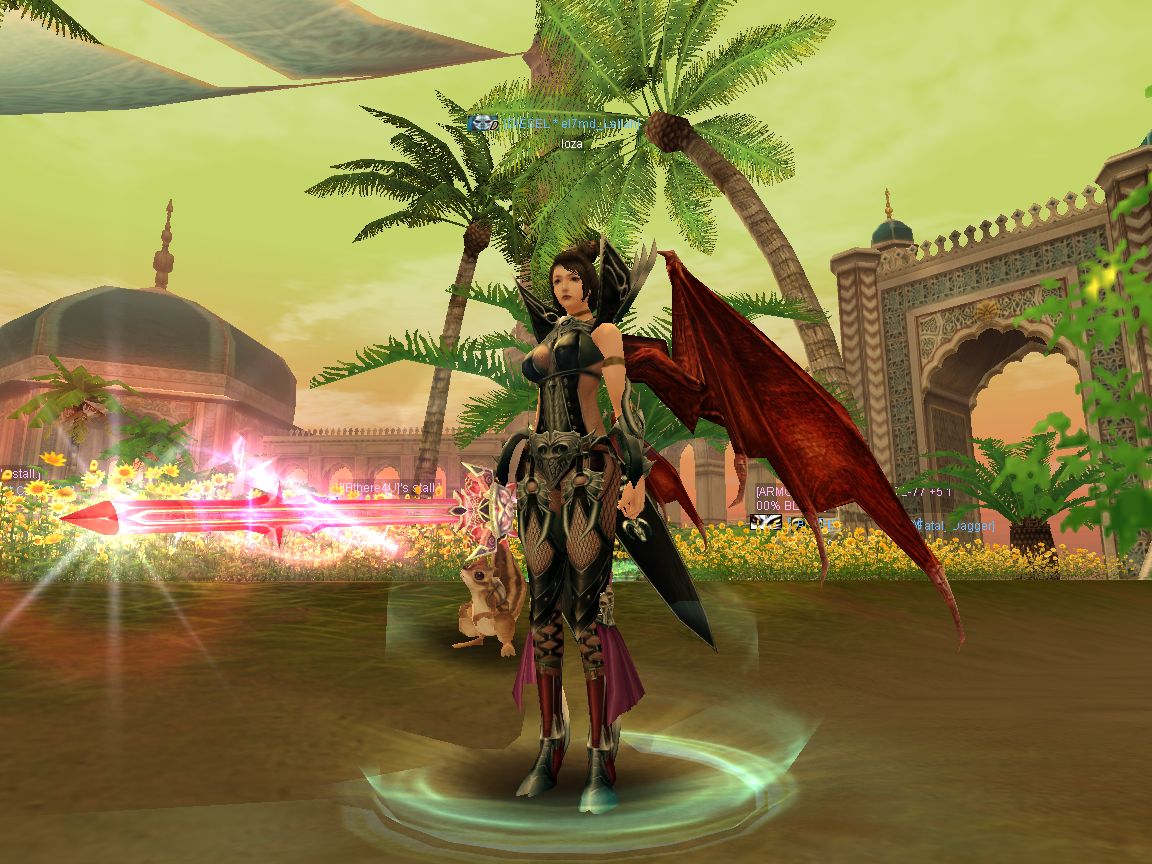This screenshot has width=1152, height=864.
Task: Select the loza player name tag
Action: click(572, 143)
